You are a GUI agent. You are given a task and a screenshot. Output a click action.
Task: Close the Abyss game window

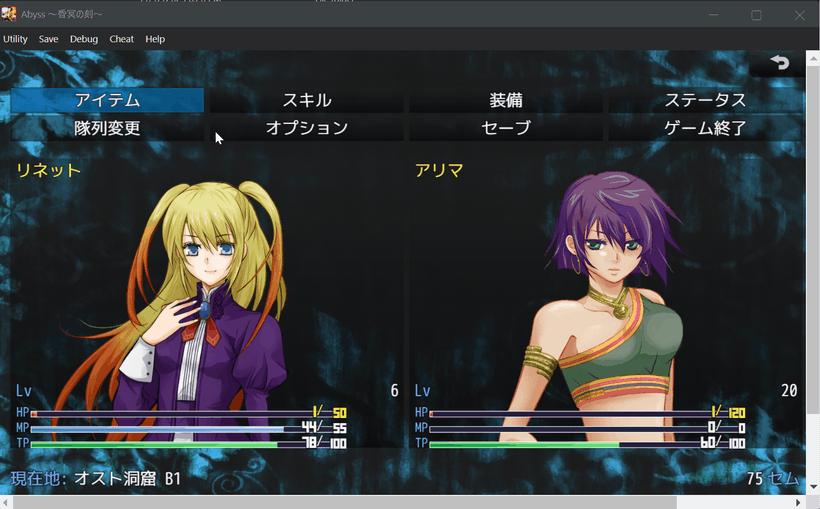pos(799,15)
